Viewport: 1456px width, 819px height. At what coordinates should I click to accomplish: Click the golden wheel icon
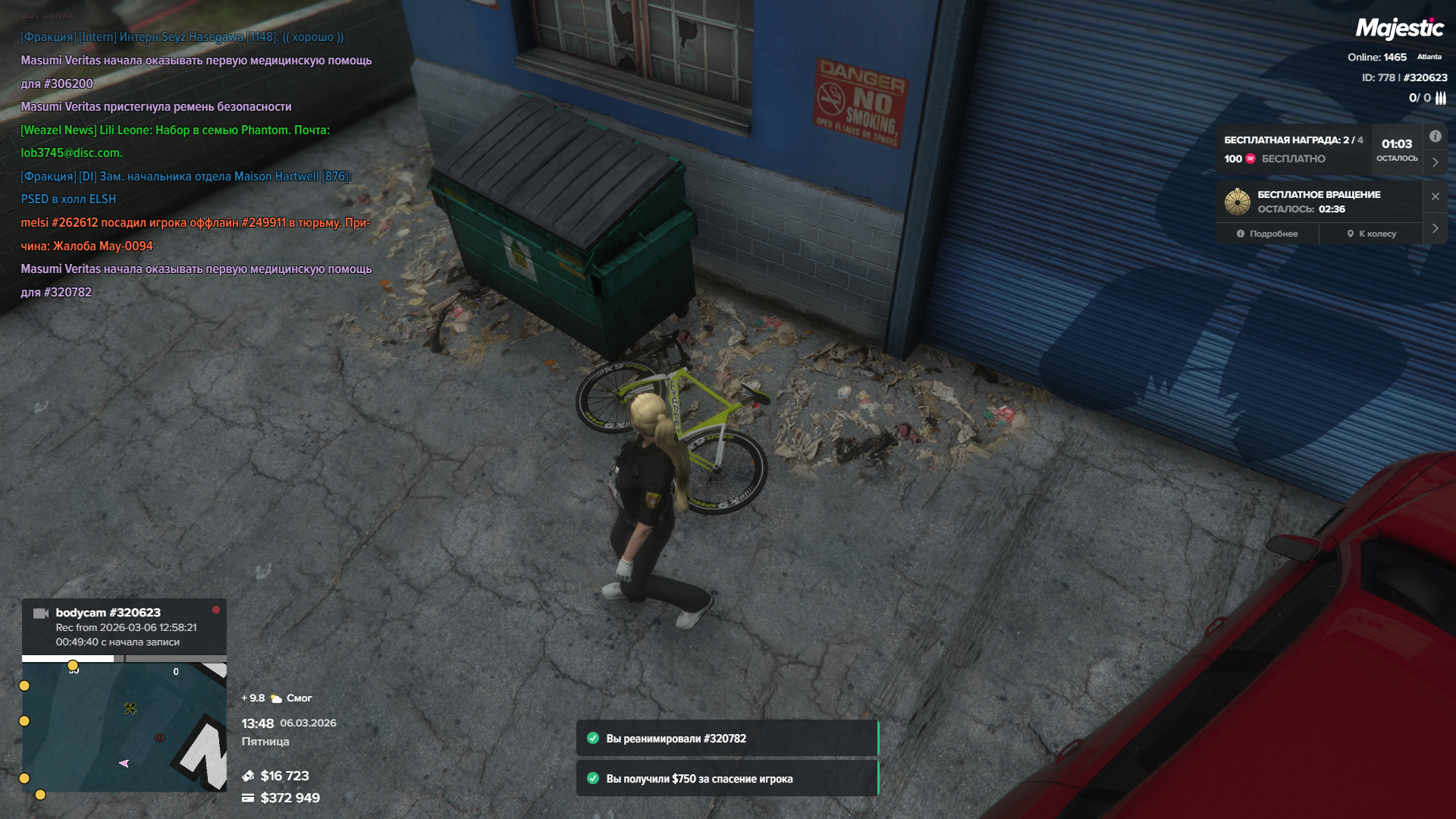[1238, 202]
